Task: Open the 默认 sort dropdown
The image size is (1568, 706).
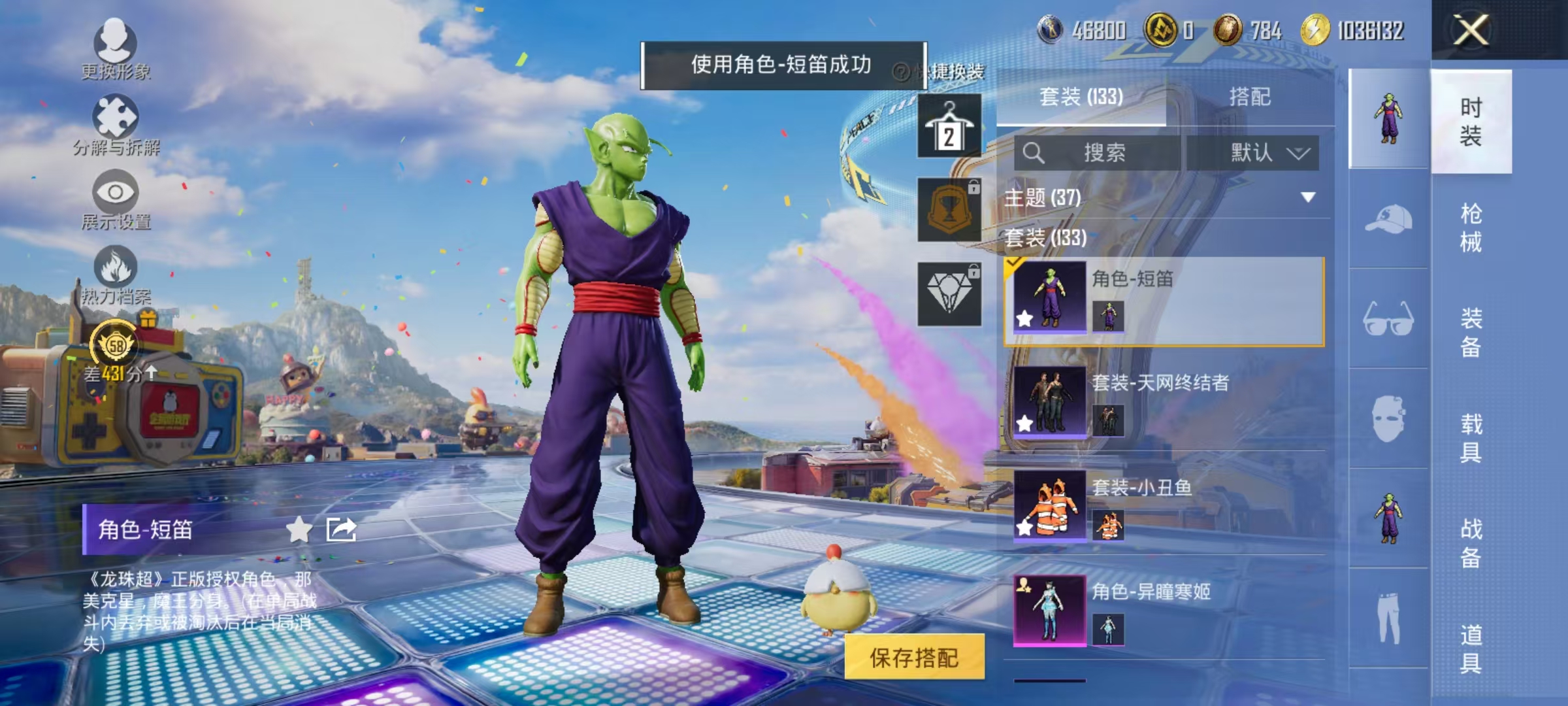Action: [x=1258, y=152]
